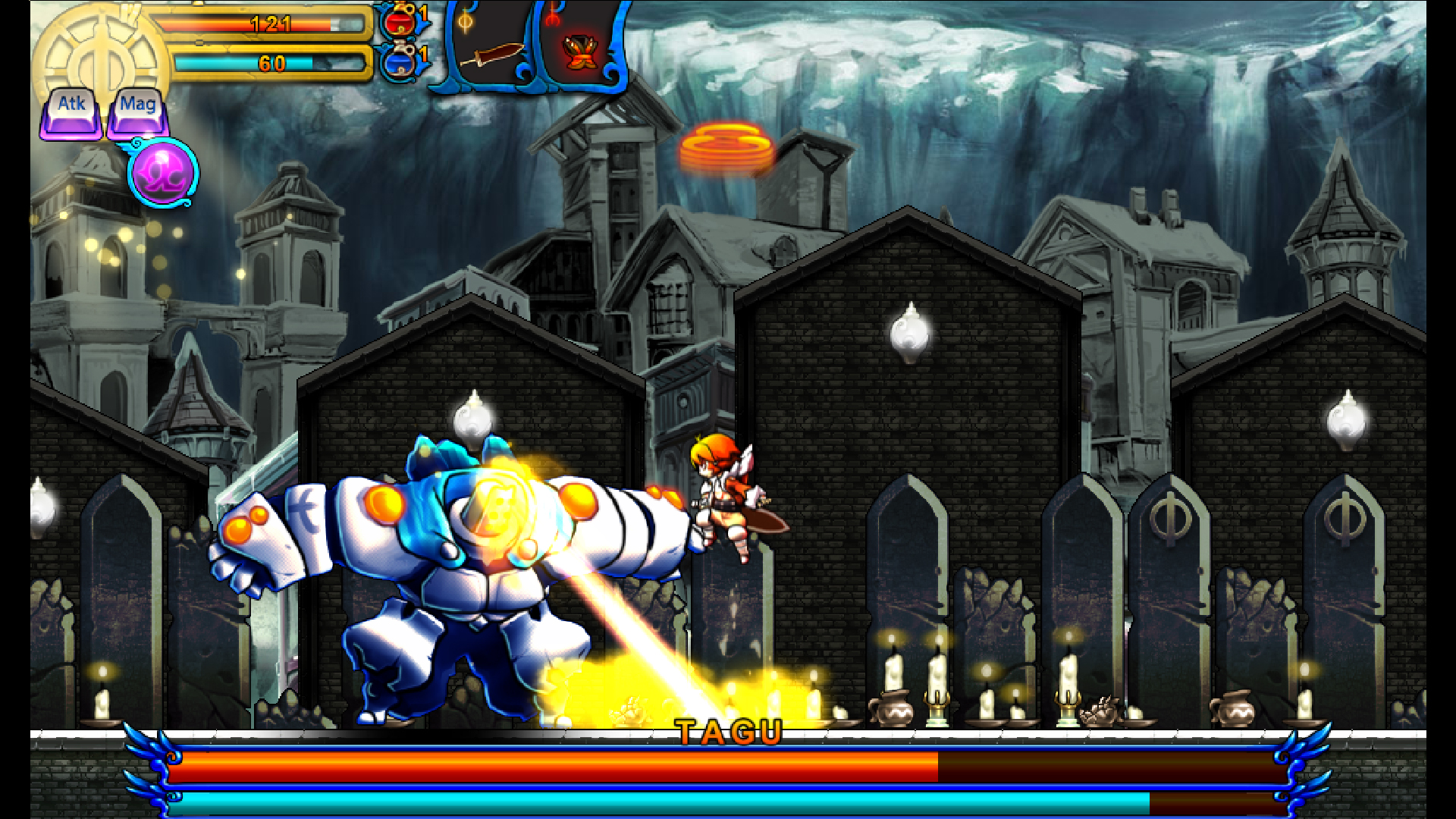Collect the glowing orange coin pickup
This screenshot has width=1456, height=819.
point(728,144)
